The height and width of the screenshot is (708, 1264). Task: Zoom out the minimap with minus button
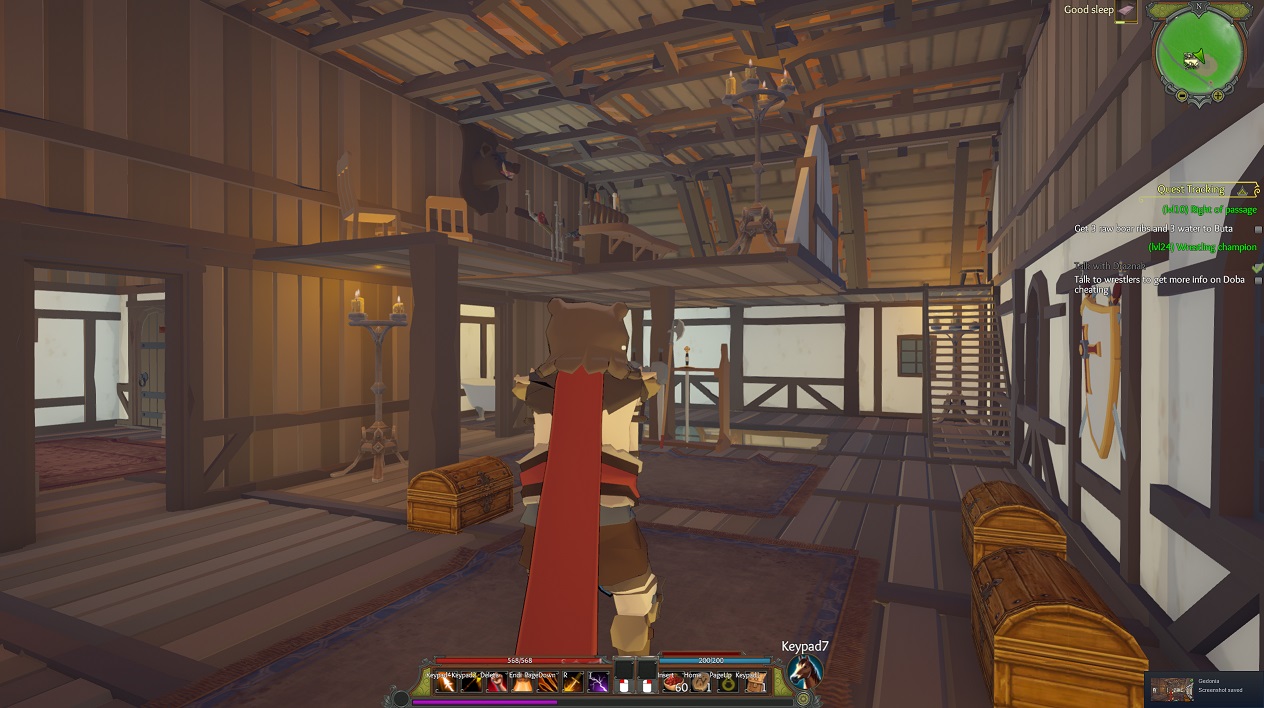coord(1182,96)
